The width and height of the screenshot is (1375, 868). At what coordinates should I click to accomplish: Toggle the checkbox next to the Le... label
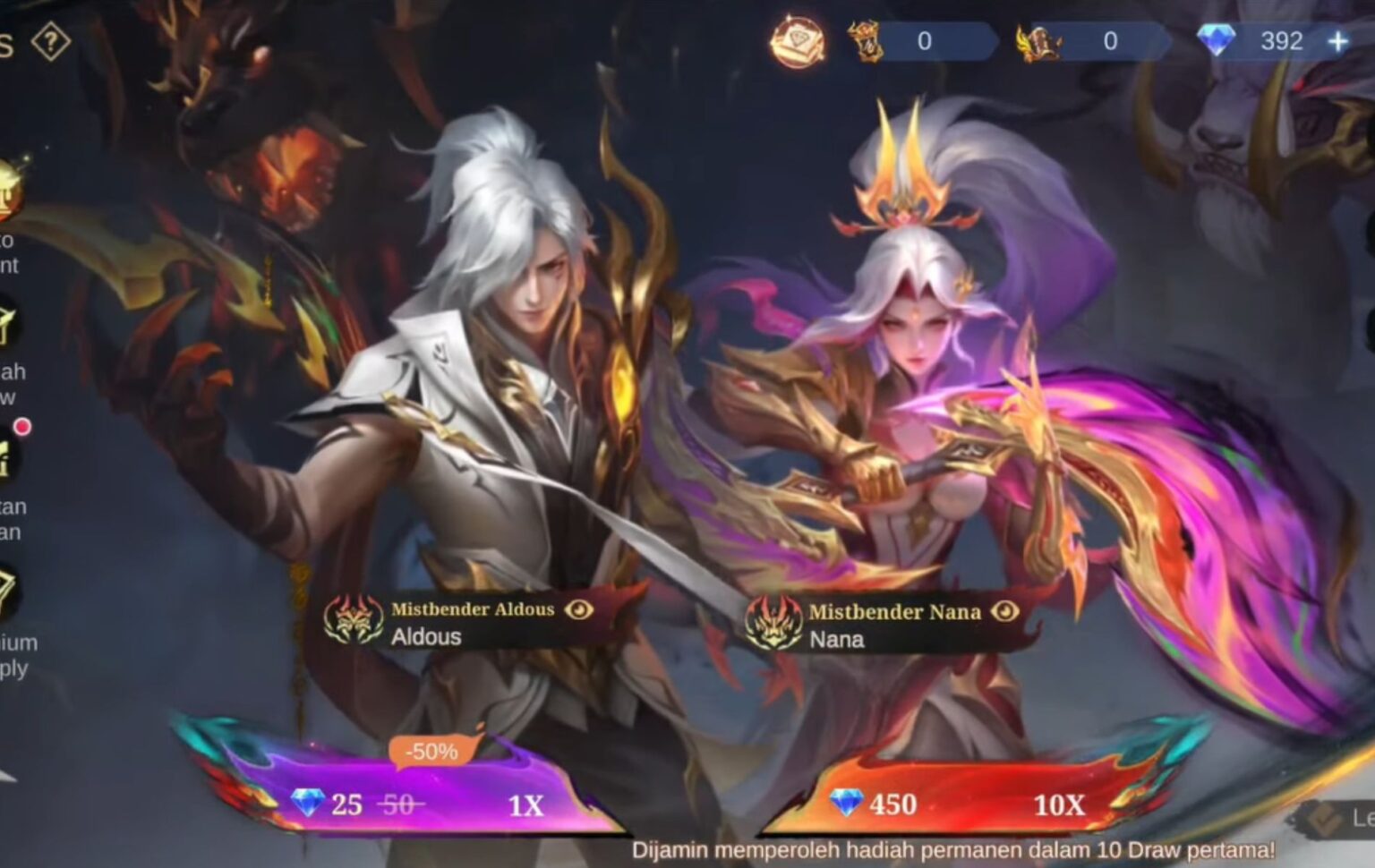click(x=1326, y=821)
